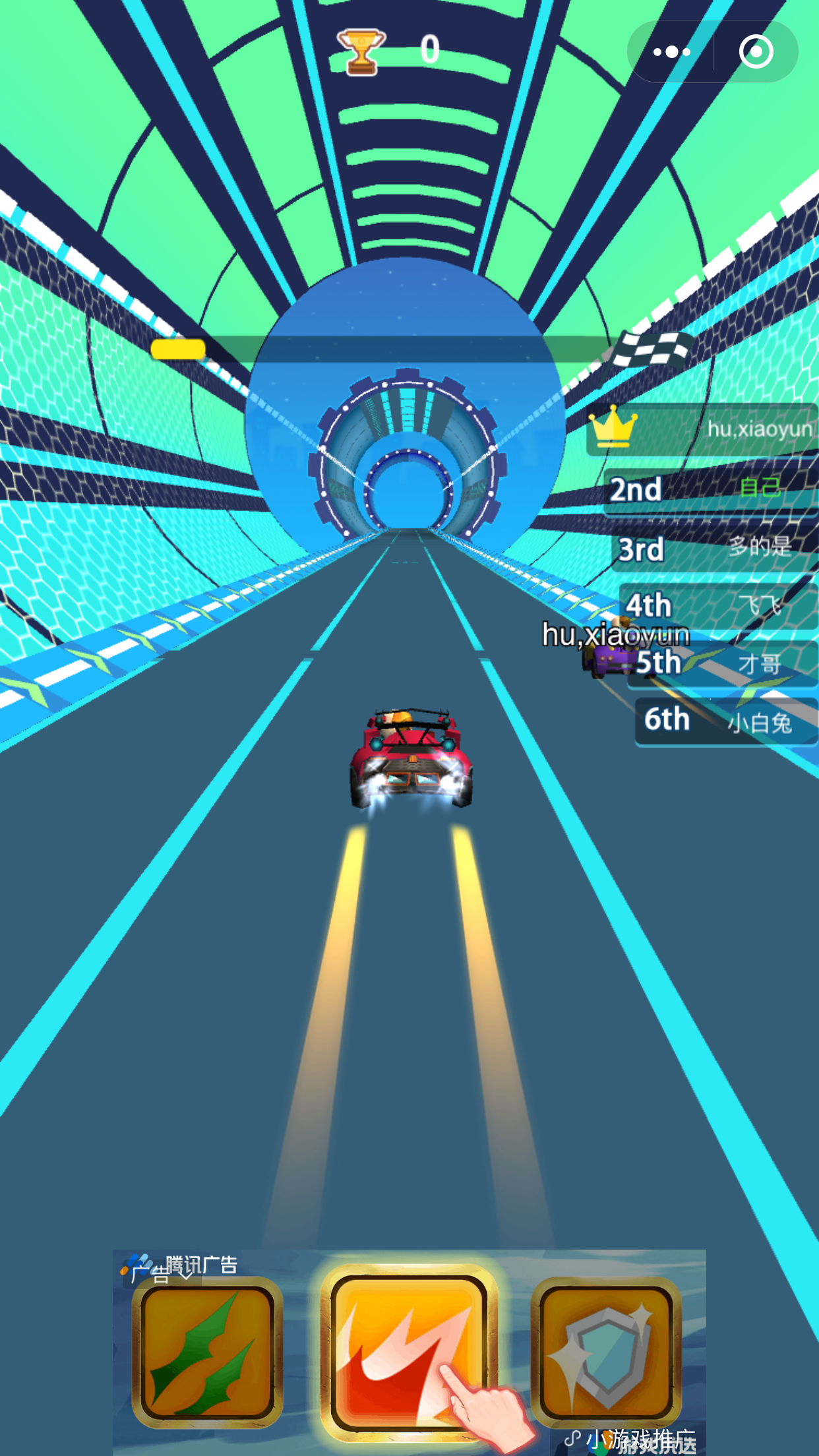
Task: Activate the green leaf skill button
Action: tap(208, 1351)
